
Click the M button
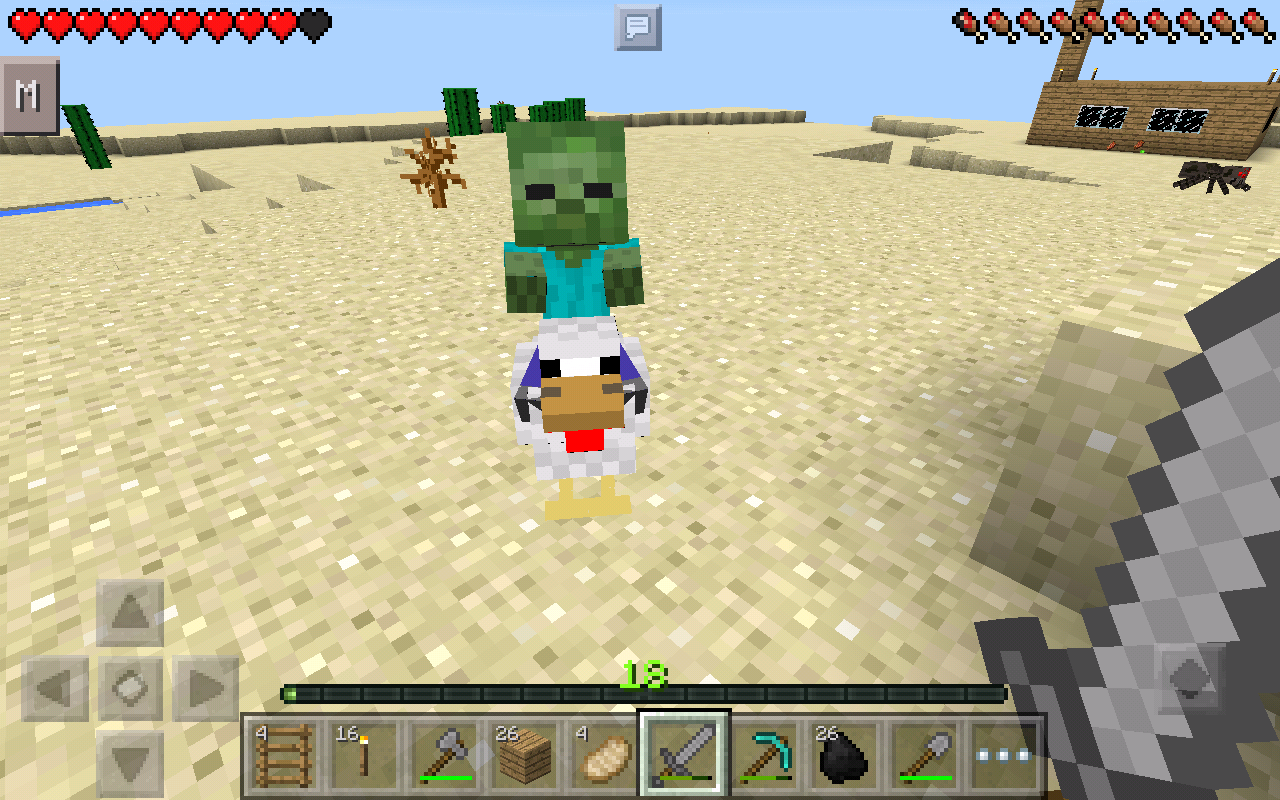(29, 96)
